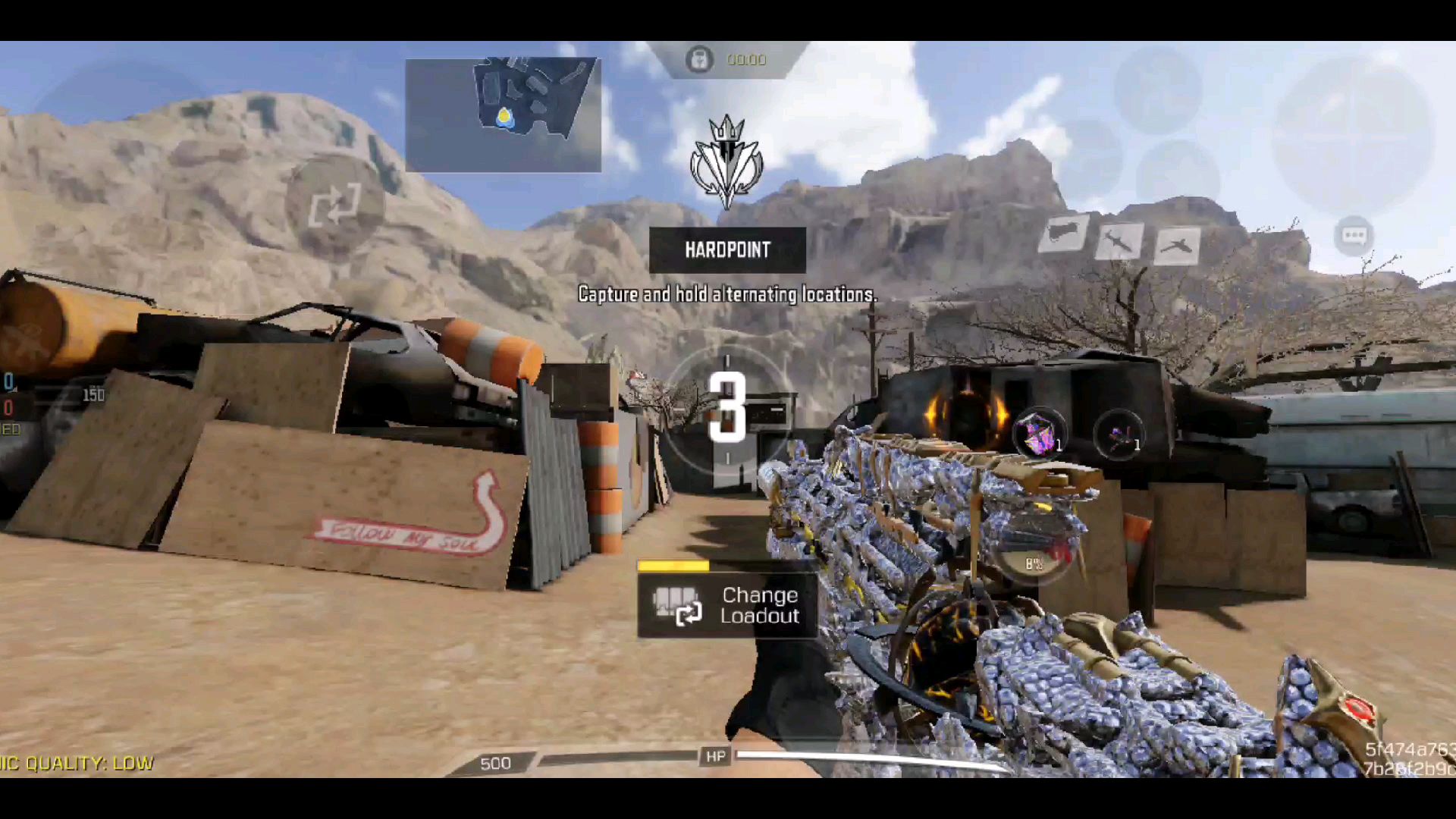Image resolution: width=1456 pixels, height=819 pixels.
Task: Activate the missile scorestreak tile
Action: click(1119, 241)
